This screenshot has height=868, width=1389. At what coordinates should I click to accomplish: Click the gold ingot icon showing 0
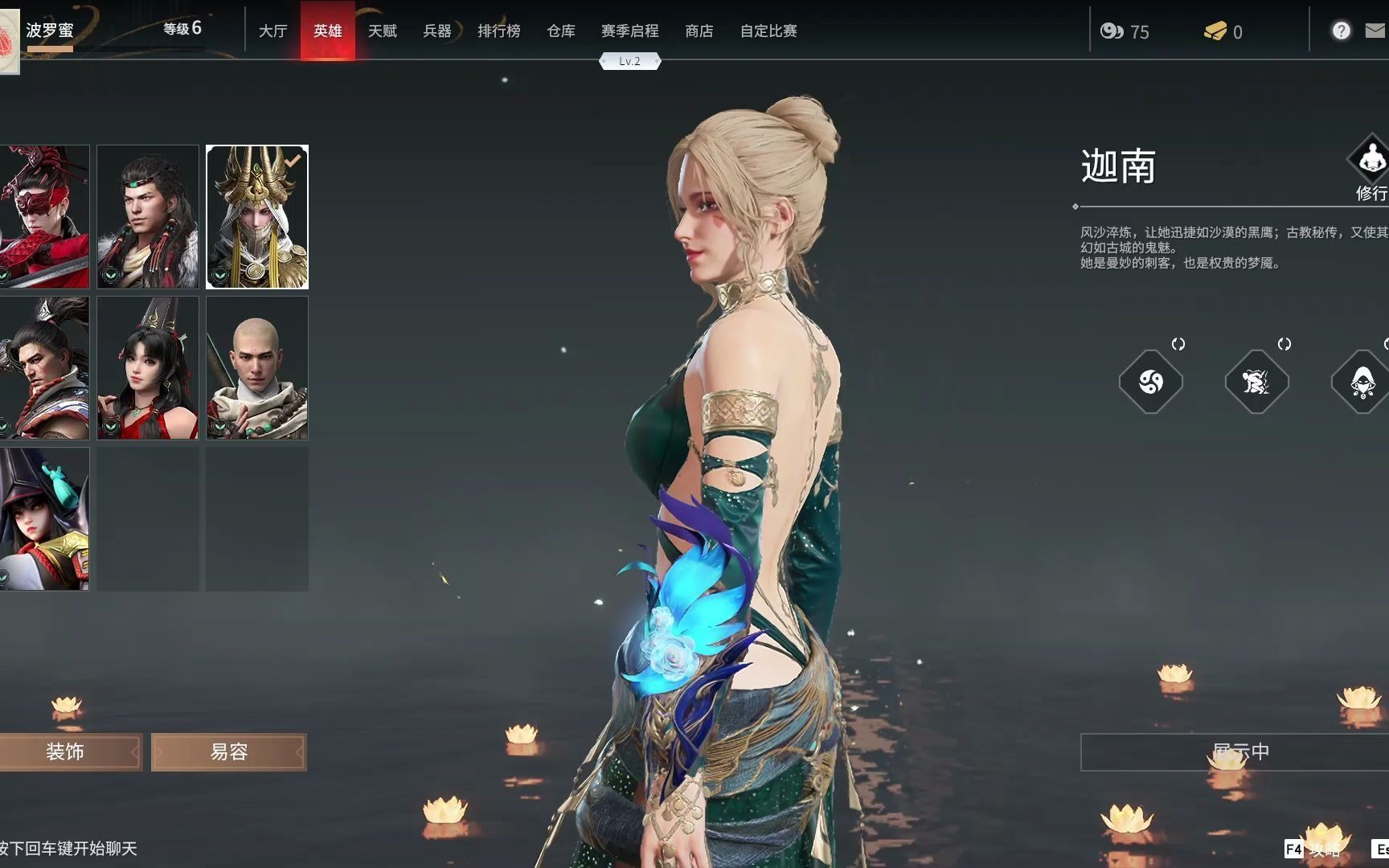pyautogui.click(x=1215, y=32)
